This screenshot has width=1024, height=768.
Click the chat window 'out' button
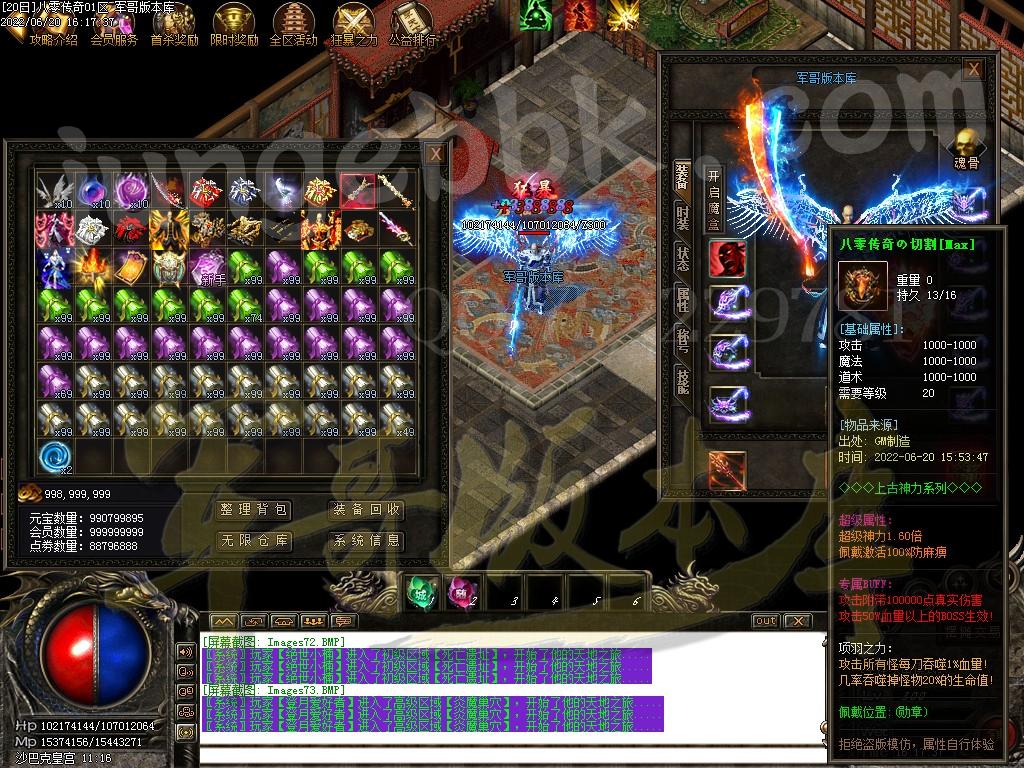tap(765, 621)
